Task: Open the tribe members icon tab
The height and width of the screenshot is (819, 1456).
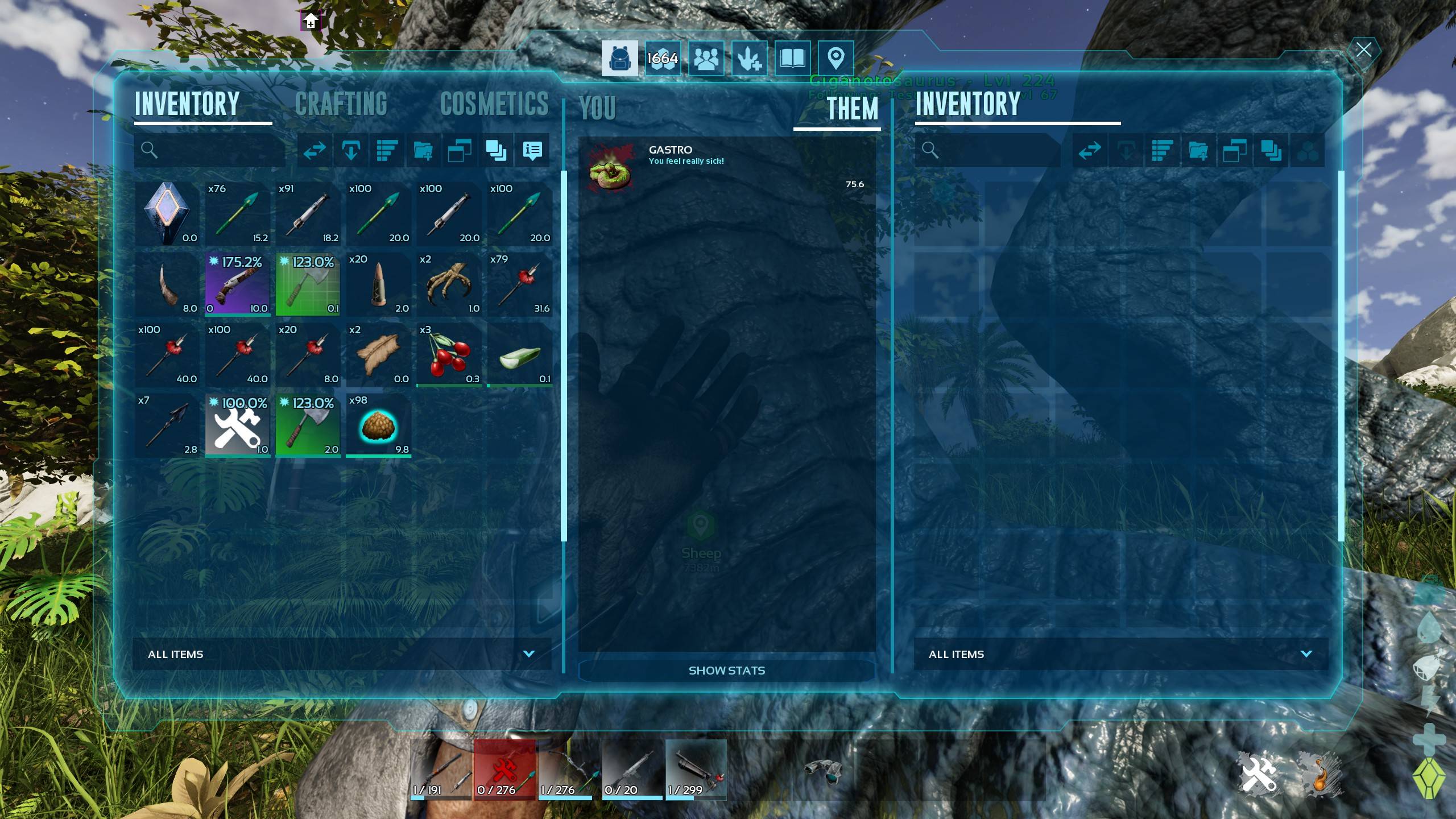Action: (x=706, y=58)
